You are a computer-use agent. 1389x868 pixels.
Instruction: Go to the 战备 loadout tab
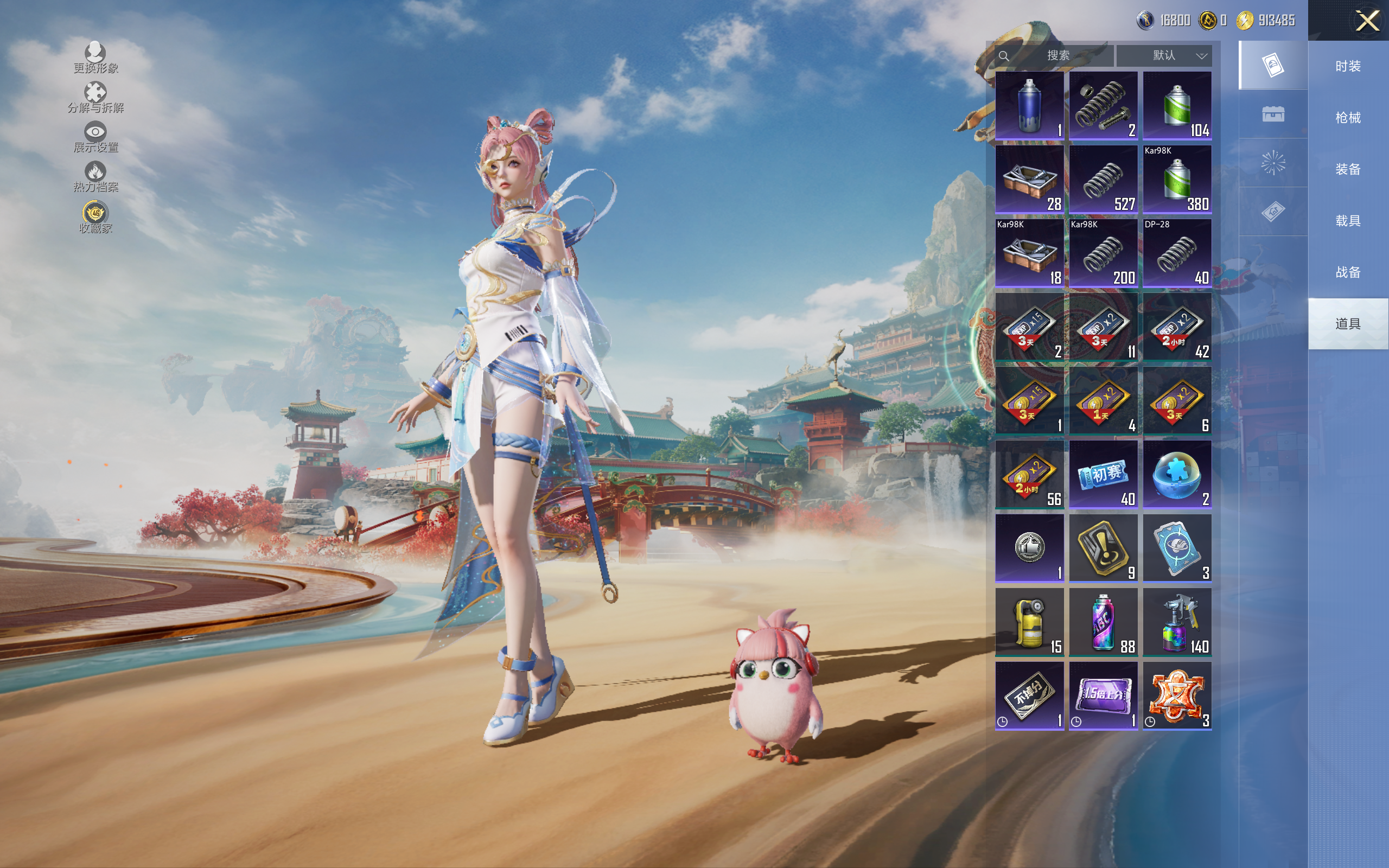(1348, 272)
